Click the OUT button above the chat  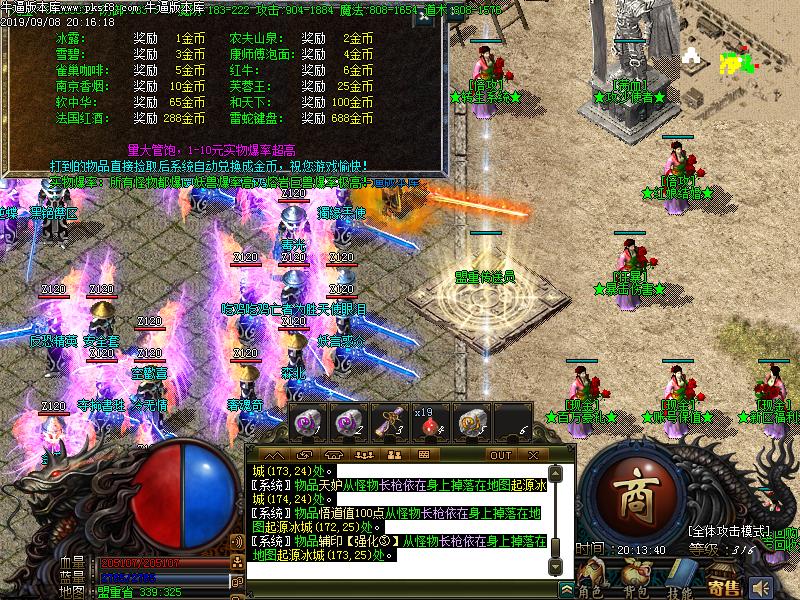(500, 454)
